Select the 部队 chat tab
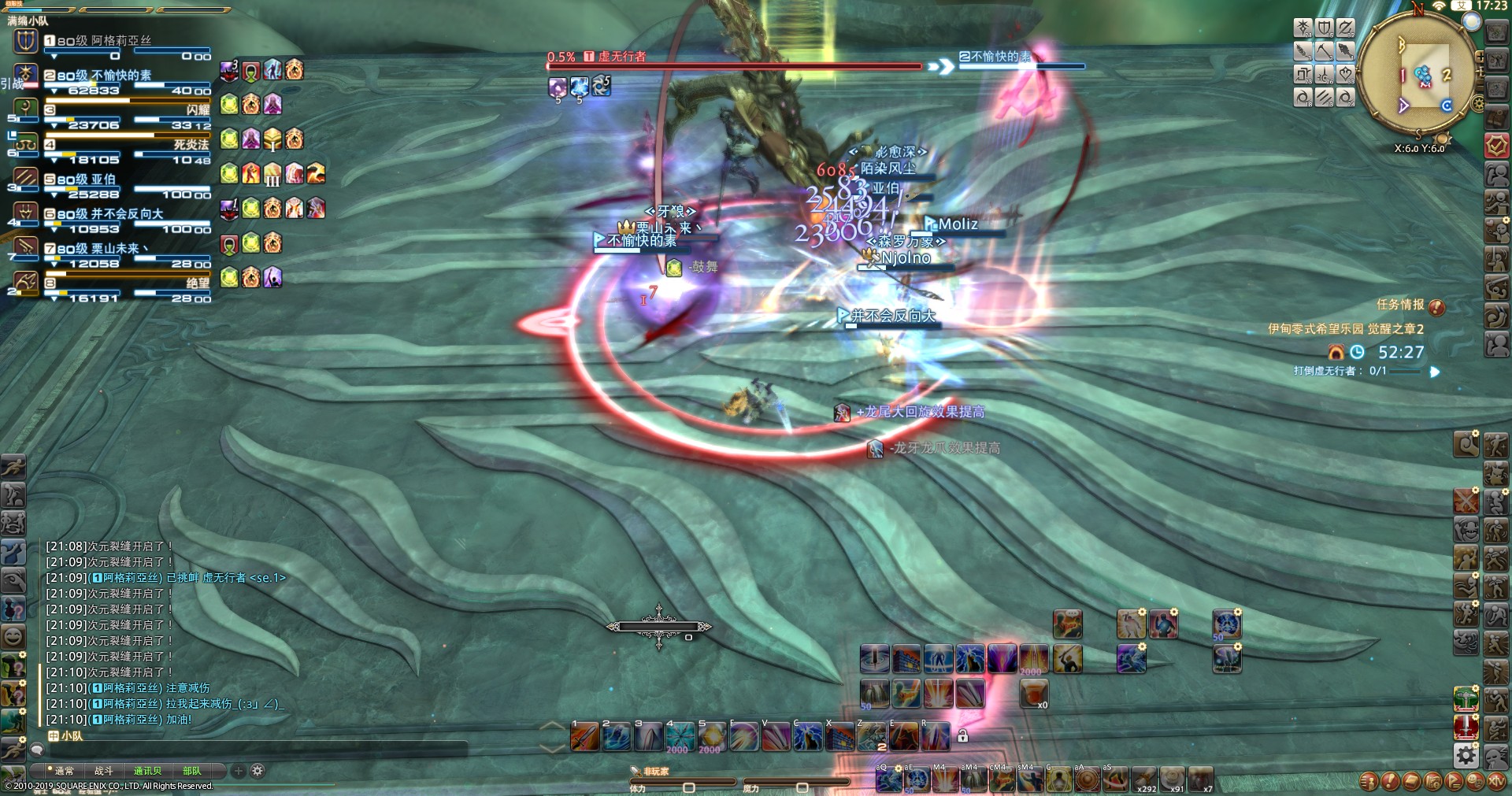The width and height of the screenshot is (1512, 796). pyautogui.click(x=191, y=772)
